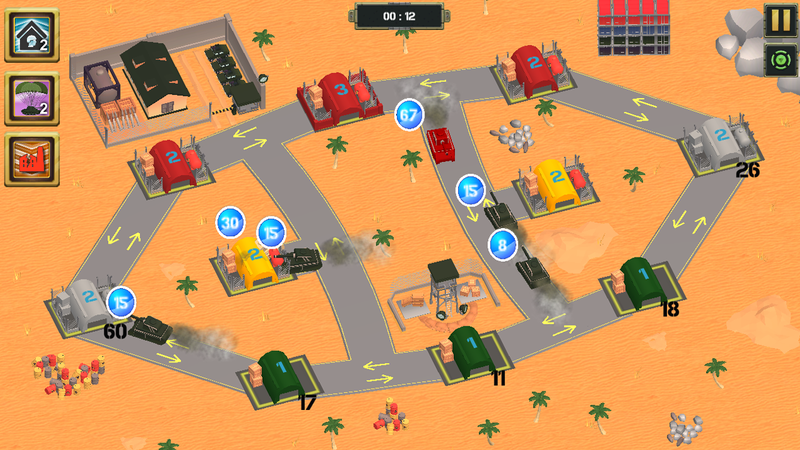The height and width of the screenshot is (450, 800).
Task: Pause the game
Action: pyautogui.click(x=778, y=20)
